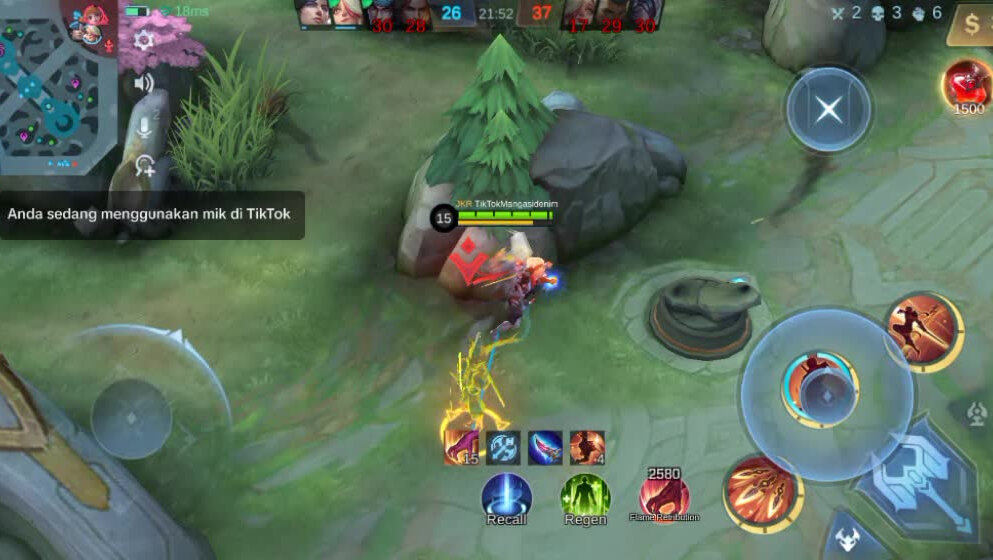Activate the Recall spell
The height and width of the screenshot is (560, 993).
point(506,497)
